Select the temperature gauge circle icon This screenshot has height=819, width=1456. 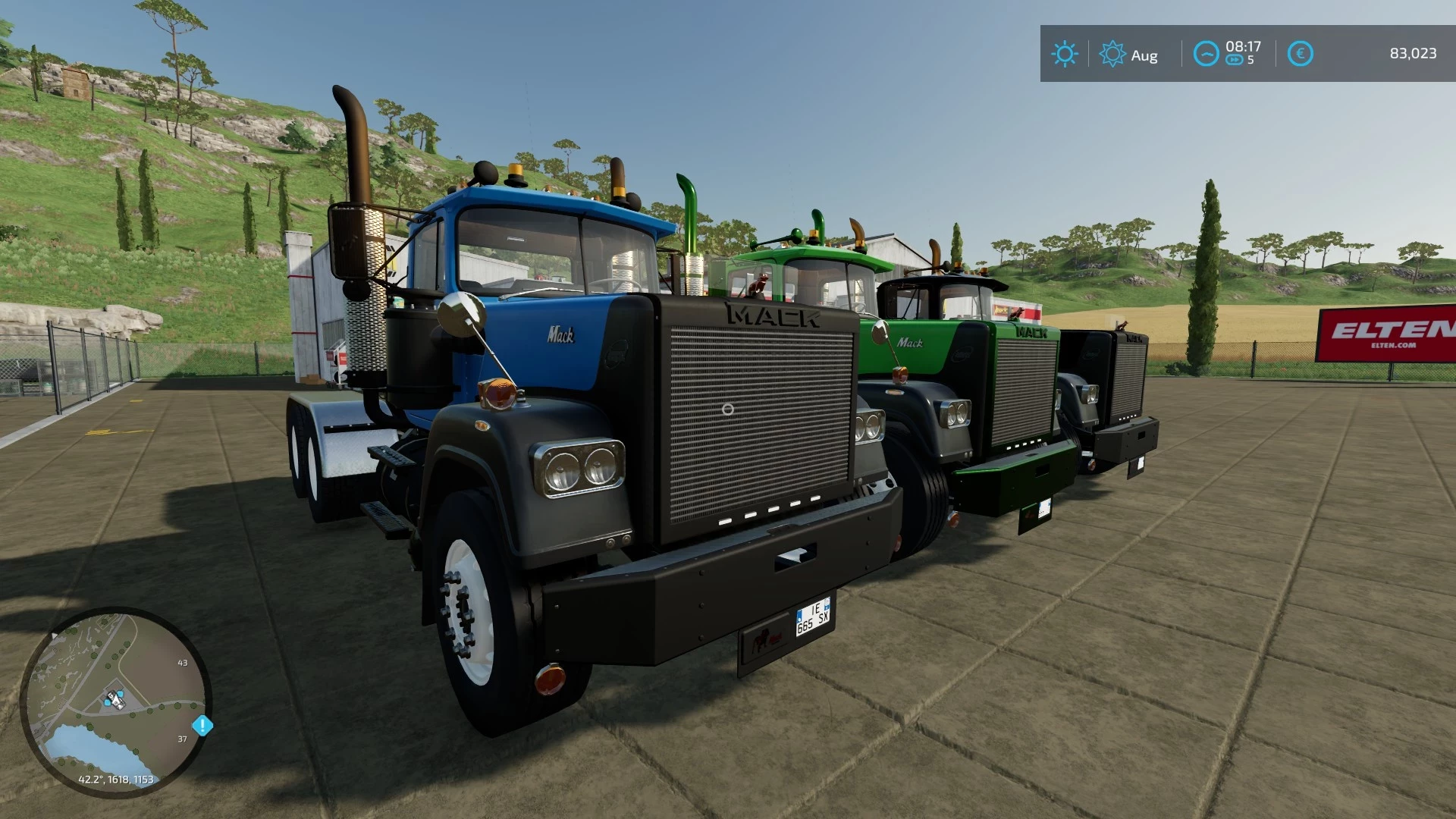pos(1206,54)
